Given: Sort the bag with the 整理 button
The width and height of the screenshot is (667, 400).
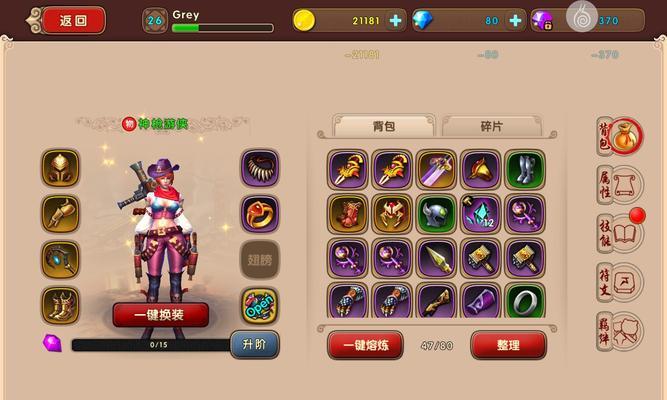Looking at the screenshot, I should click(508, 345).
